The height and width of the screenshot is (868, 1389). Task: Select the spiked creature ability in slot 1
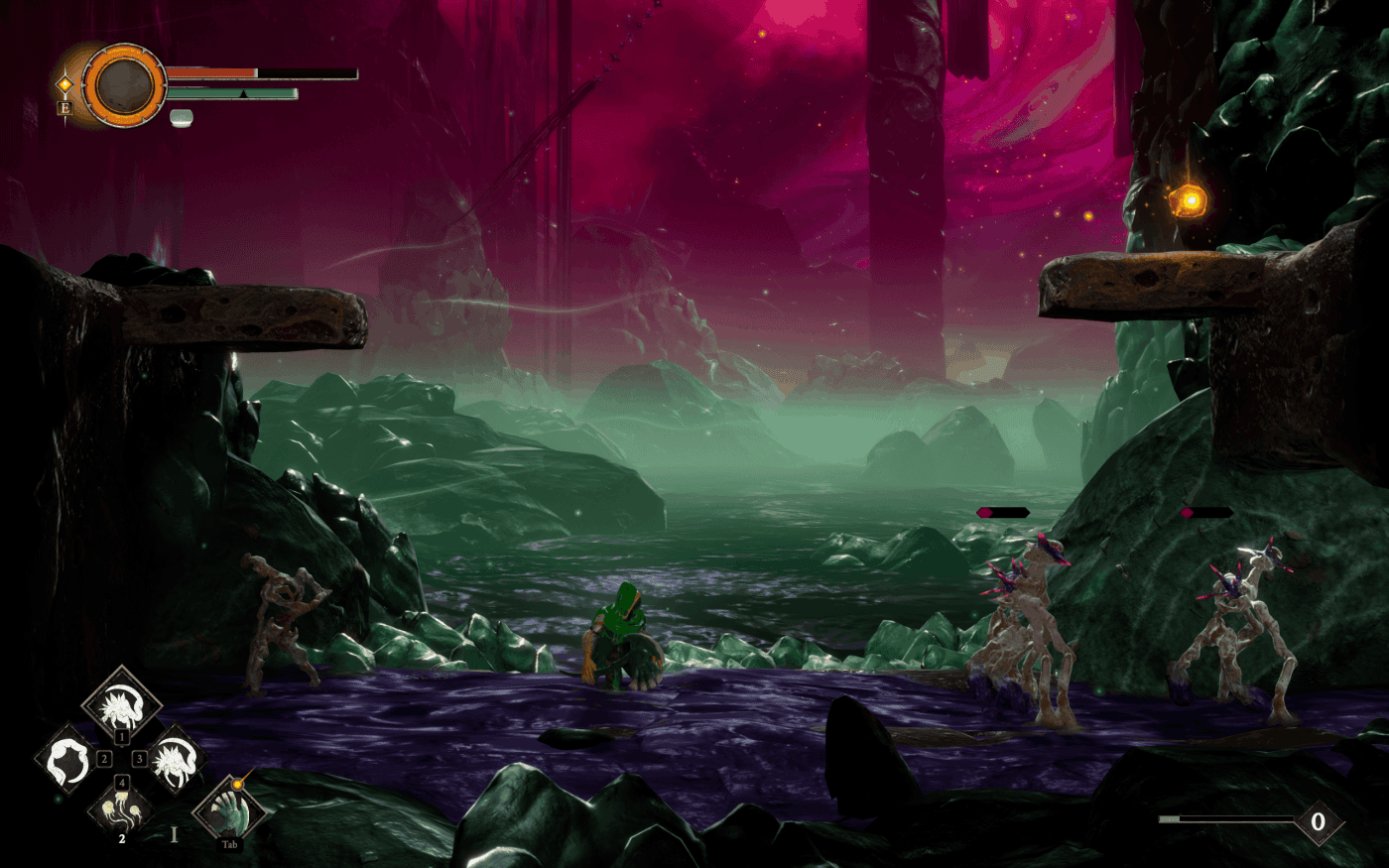(x=121, y=703)
